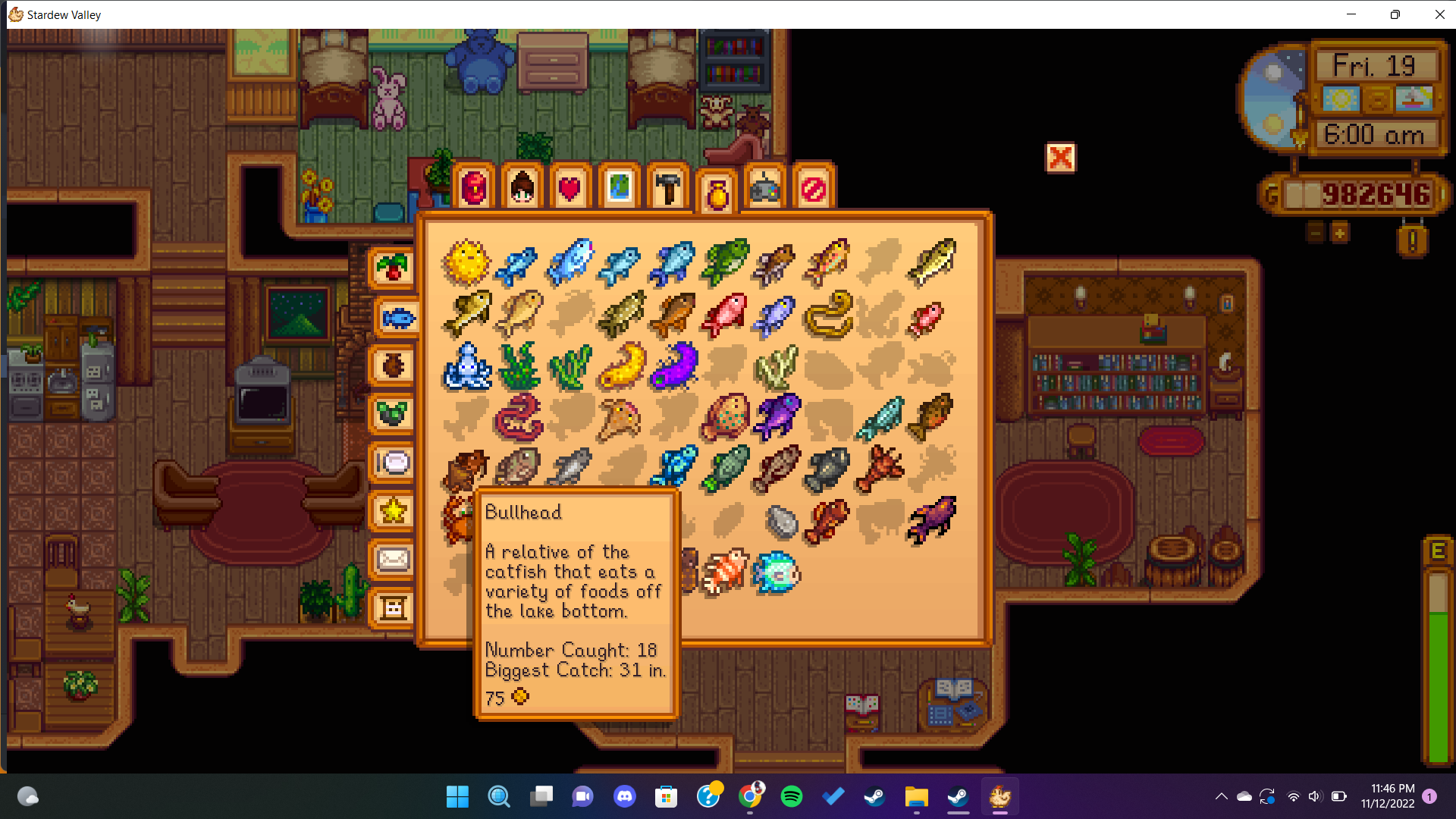Image resolution: width=1456 pixels, height=819 pixels.
Task: Show the items shipped collection
Action: (393, 268)
